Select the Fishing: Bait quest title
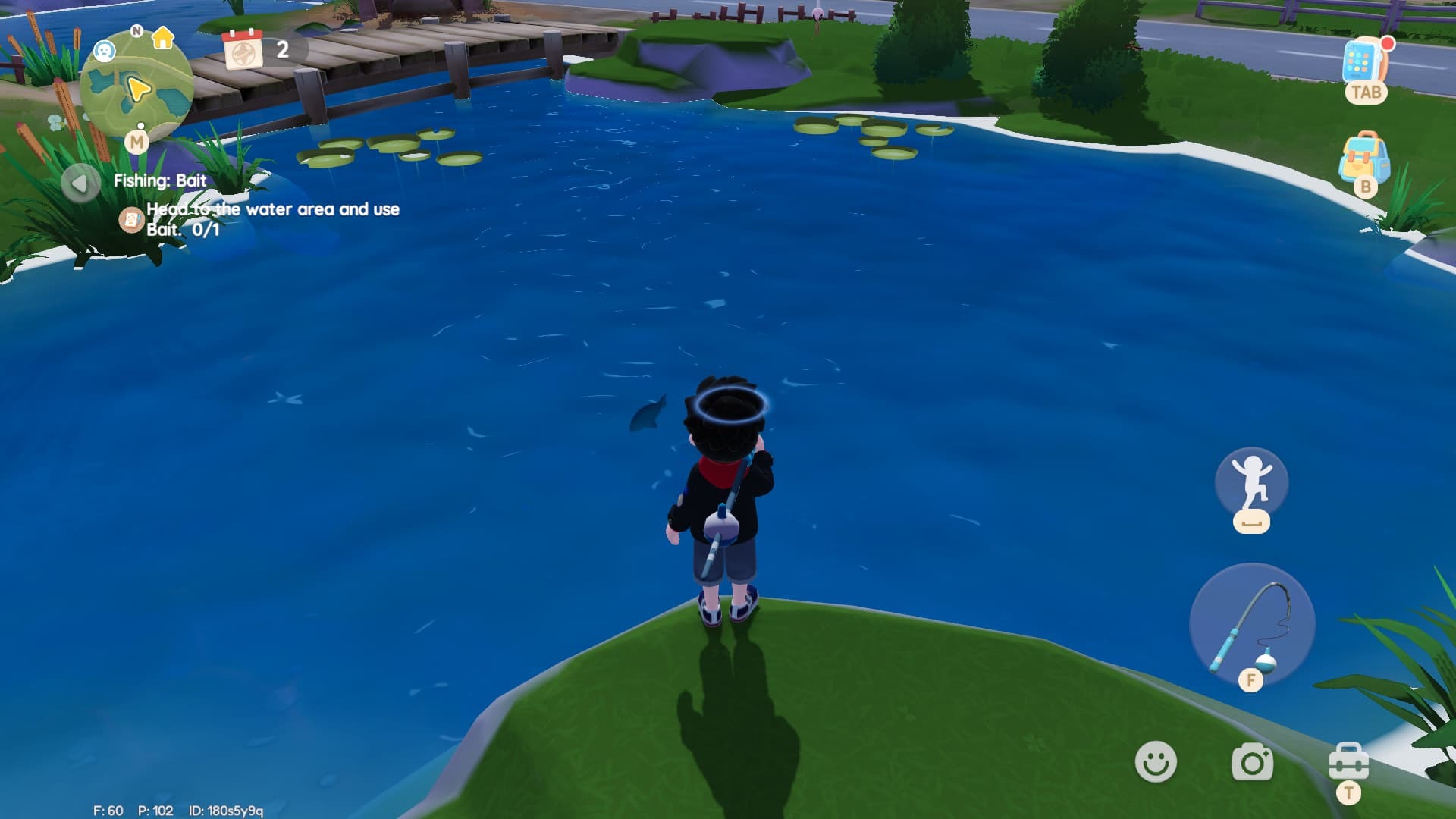 [159, 180]
